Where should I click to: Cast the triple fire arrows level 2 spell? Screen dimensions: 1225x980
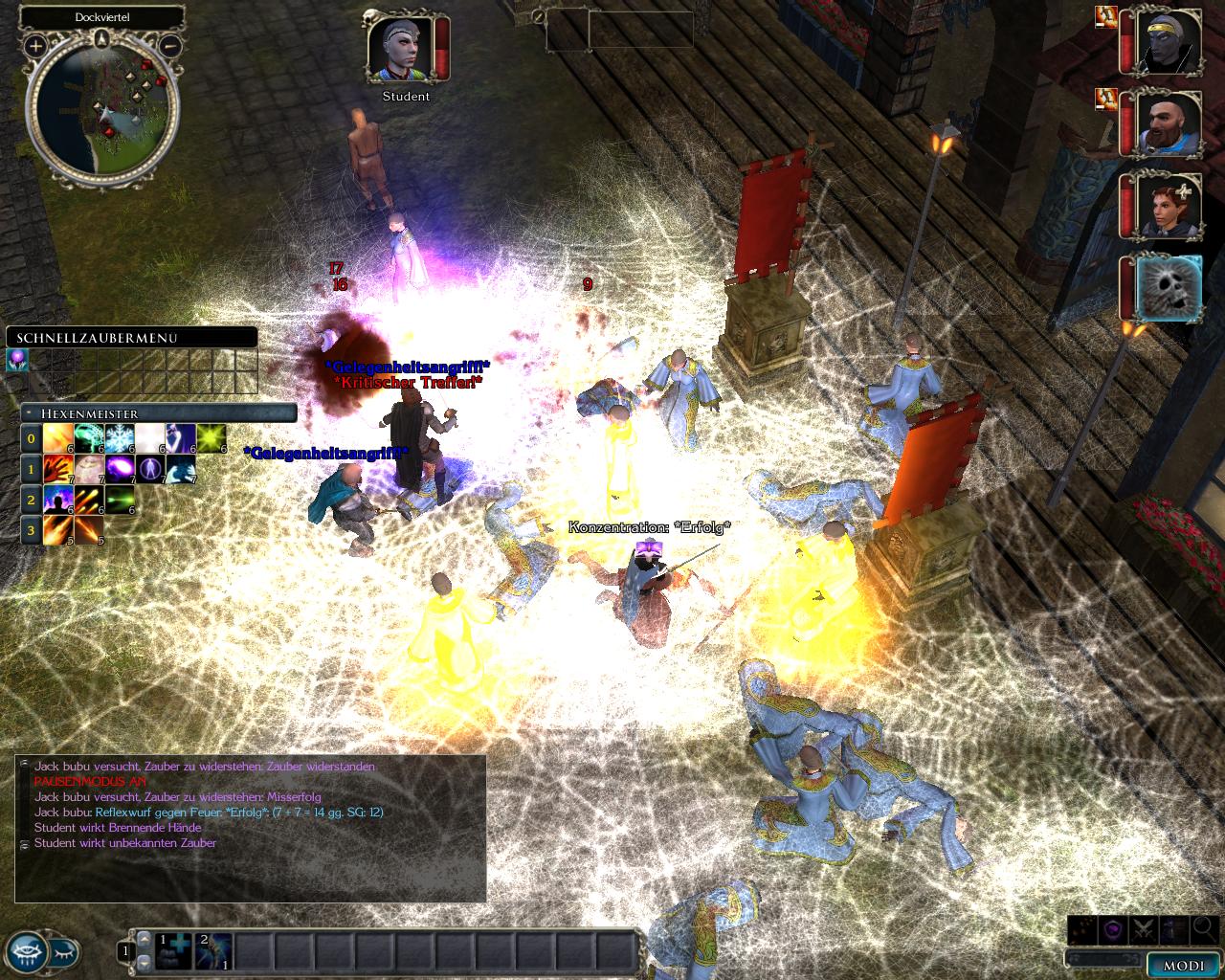(x=88, y=500)
